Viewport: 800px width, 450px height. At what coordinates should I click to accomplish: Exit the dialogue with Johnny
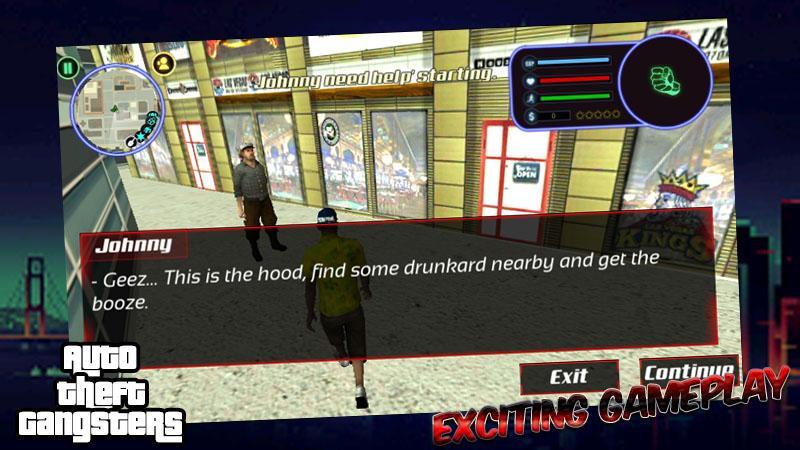(568, 377)
